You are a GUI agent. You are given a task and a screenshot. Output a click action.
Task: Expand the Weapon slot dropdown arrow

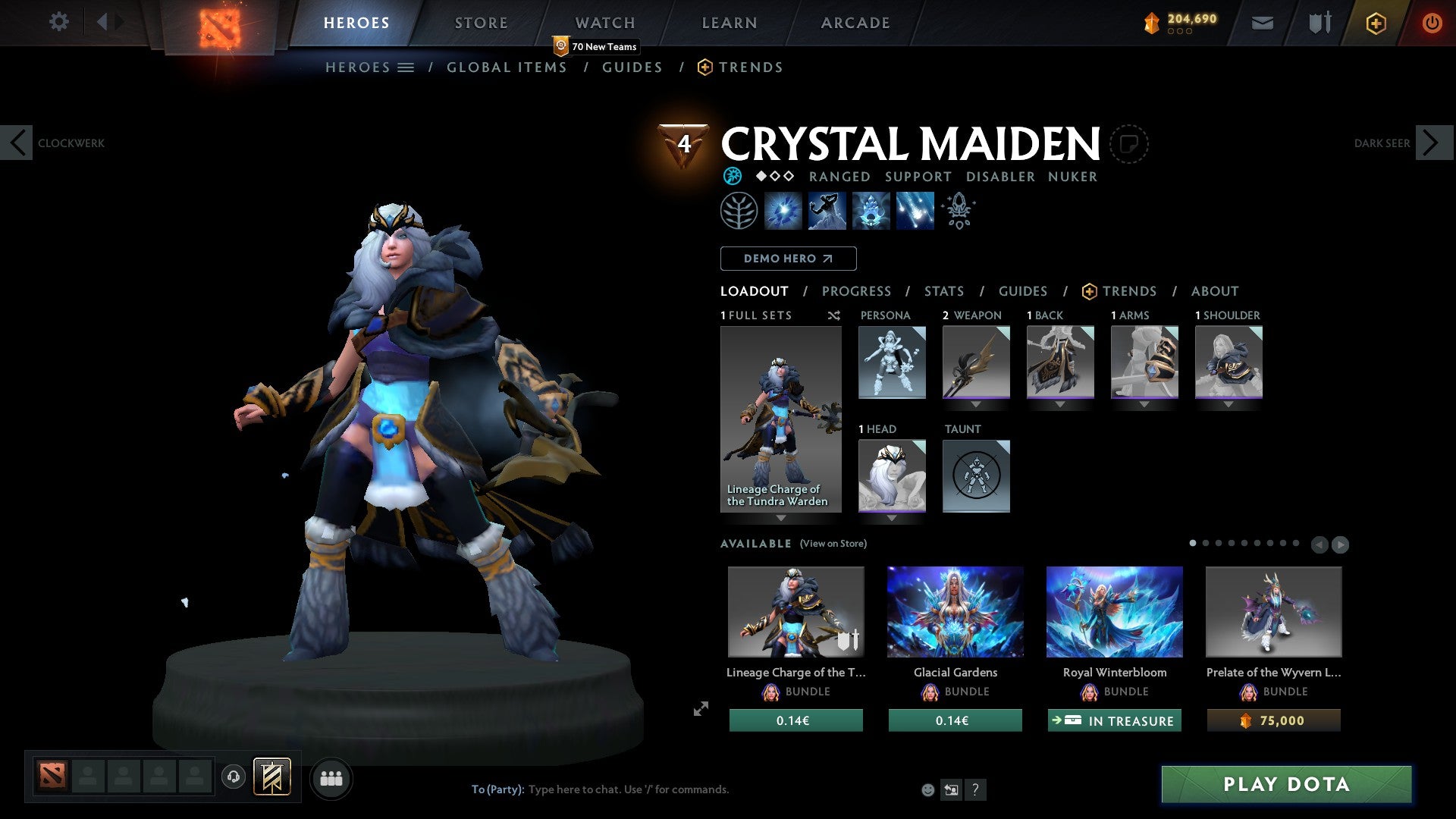click(976, 404)
